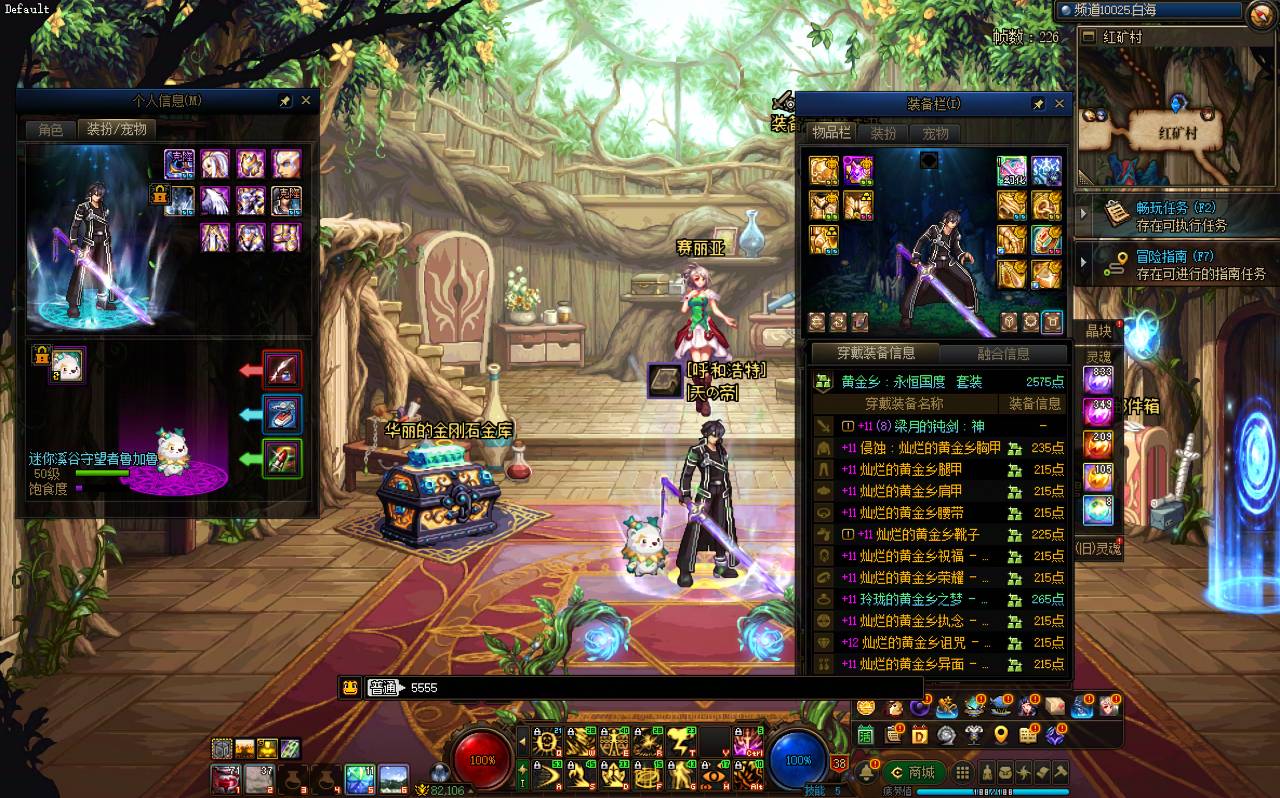Show the 融合信息 tab

[1003, 353]
